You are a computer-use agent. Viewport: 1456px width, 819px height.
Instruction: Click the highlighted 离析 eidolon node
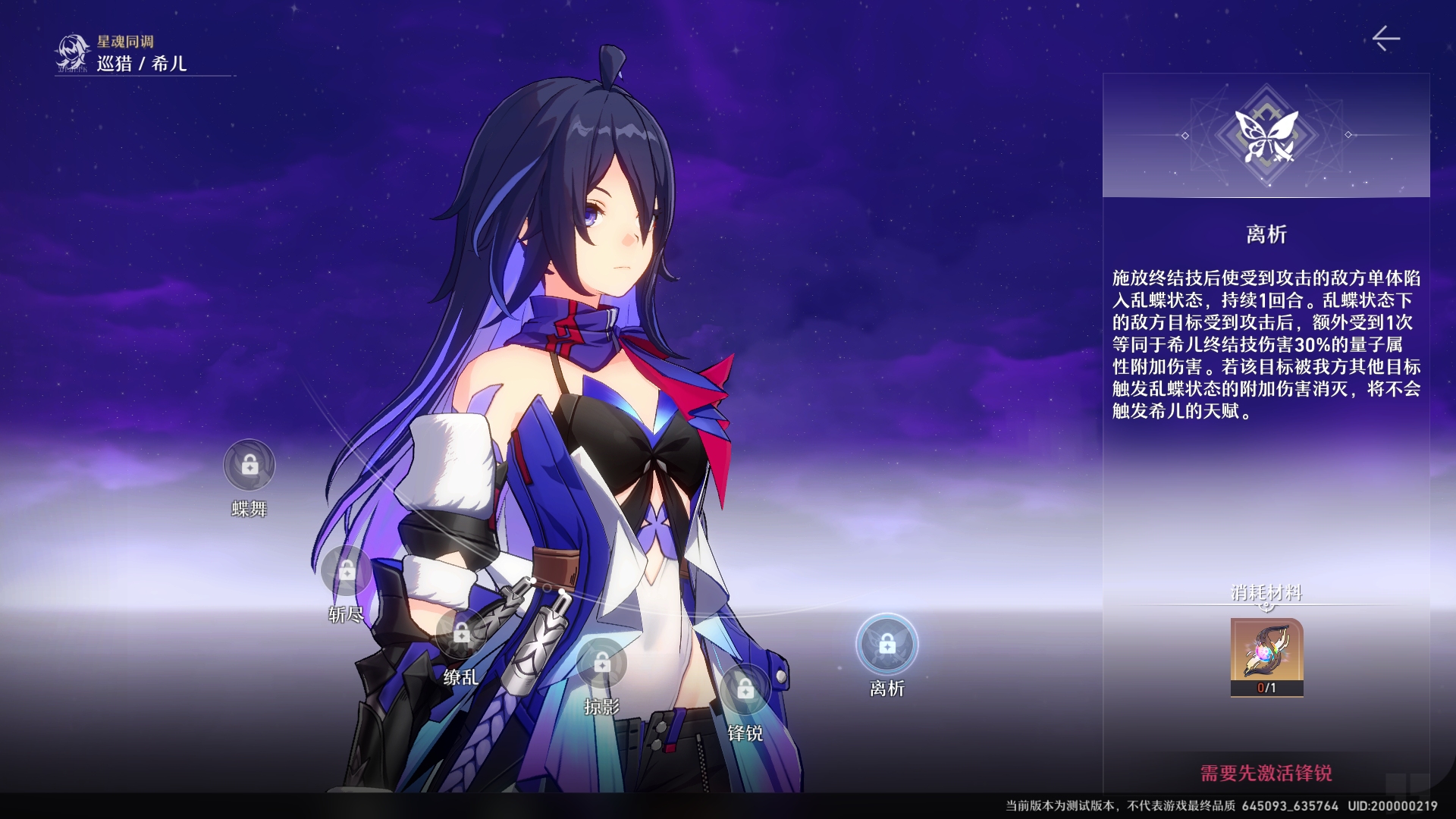(887, 645)
